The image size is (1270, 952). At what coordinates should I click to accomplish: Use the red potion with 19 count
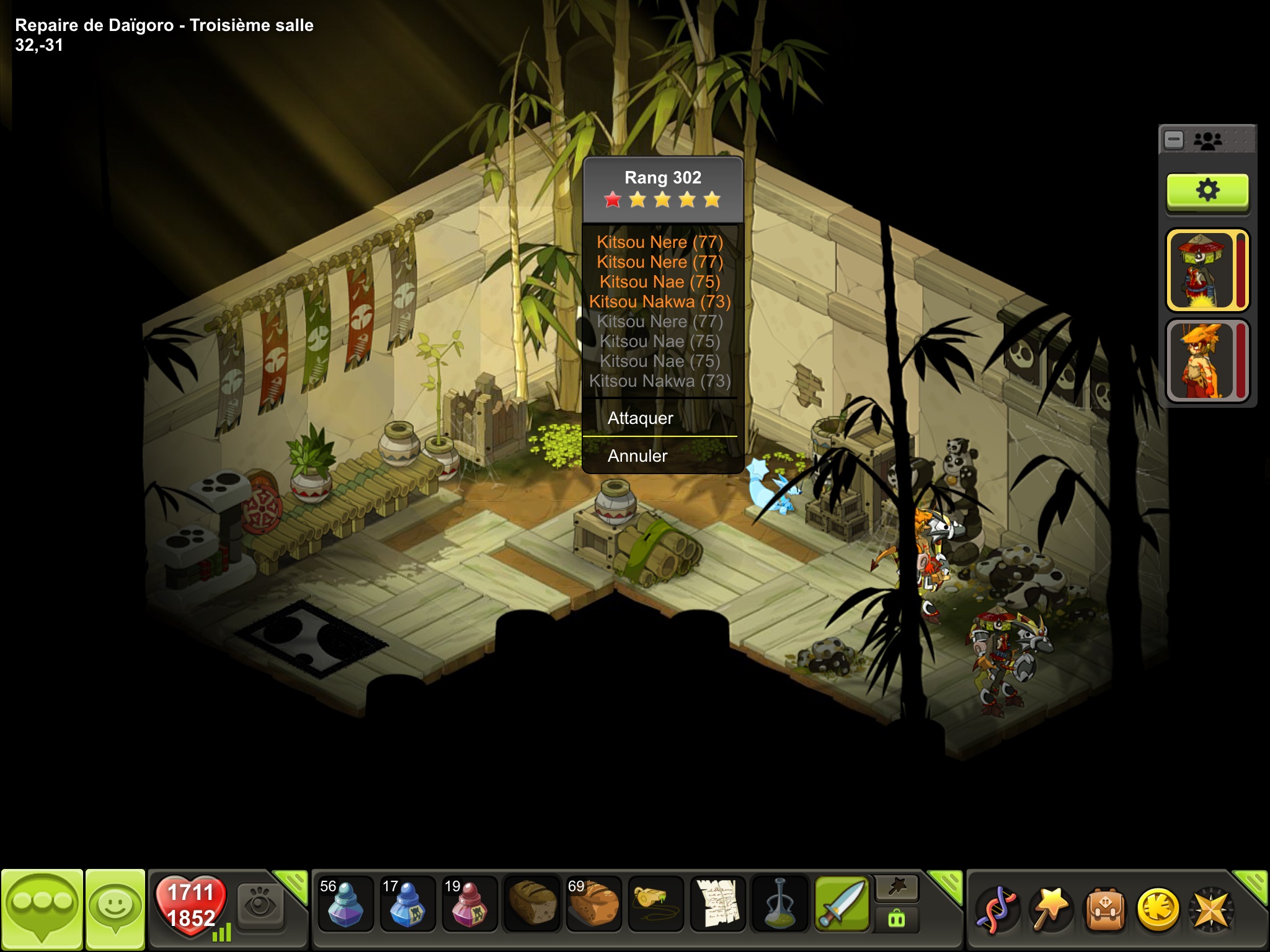pyautogui.click(x=469, y=905)
